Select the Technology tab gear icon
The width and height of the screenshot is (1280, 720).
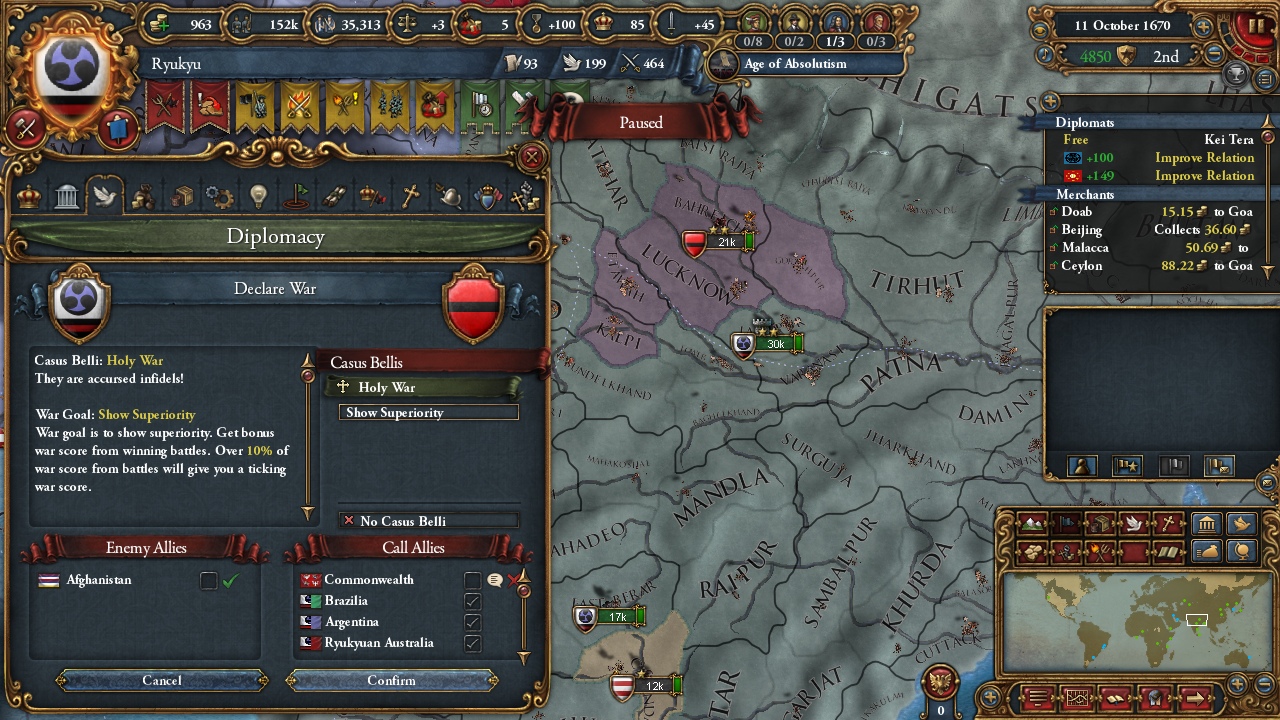(x=219, y=196)
